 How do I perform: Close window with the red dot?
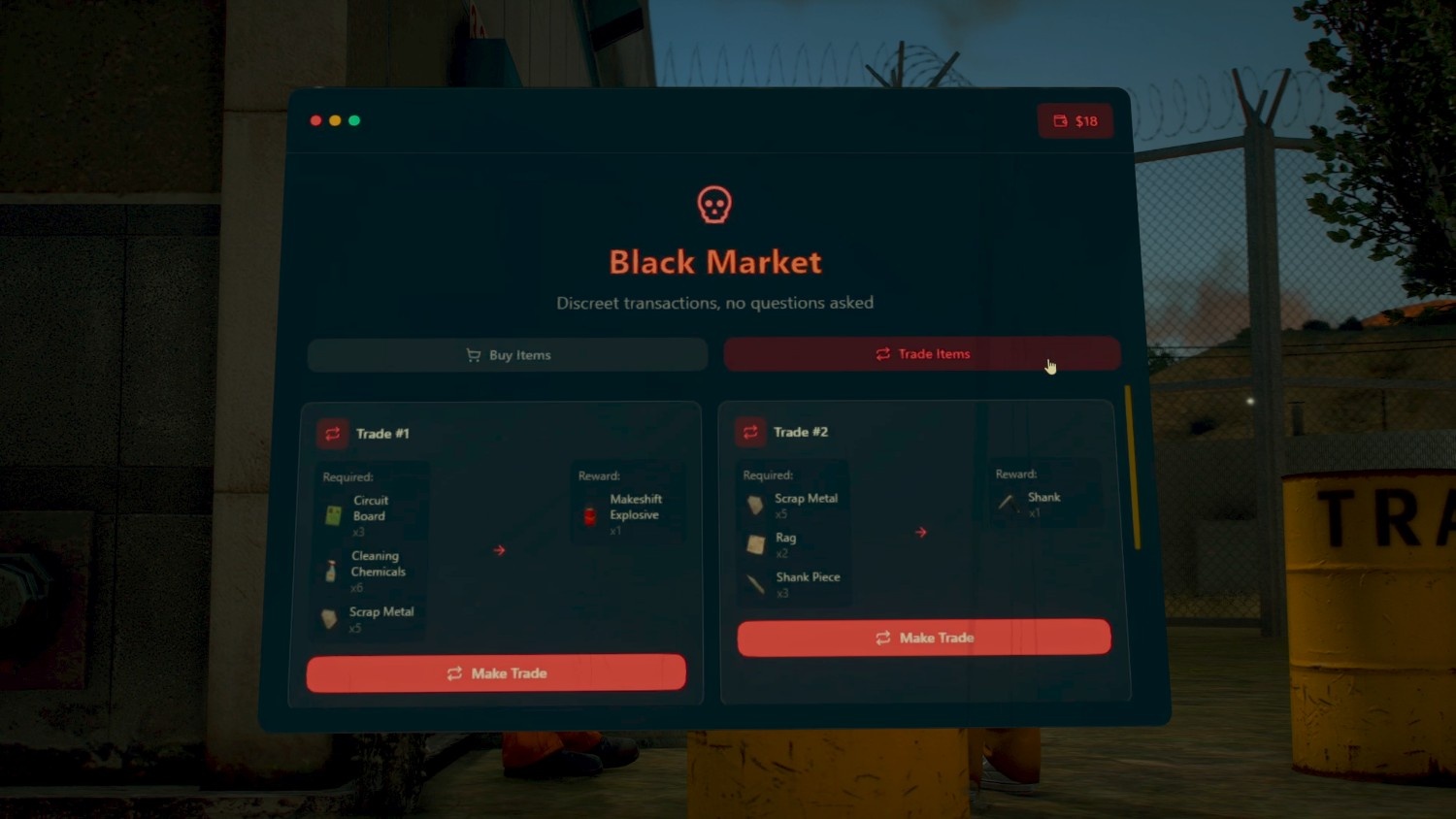[315, 120]
